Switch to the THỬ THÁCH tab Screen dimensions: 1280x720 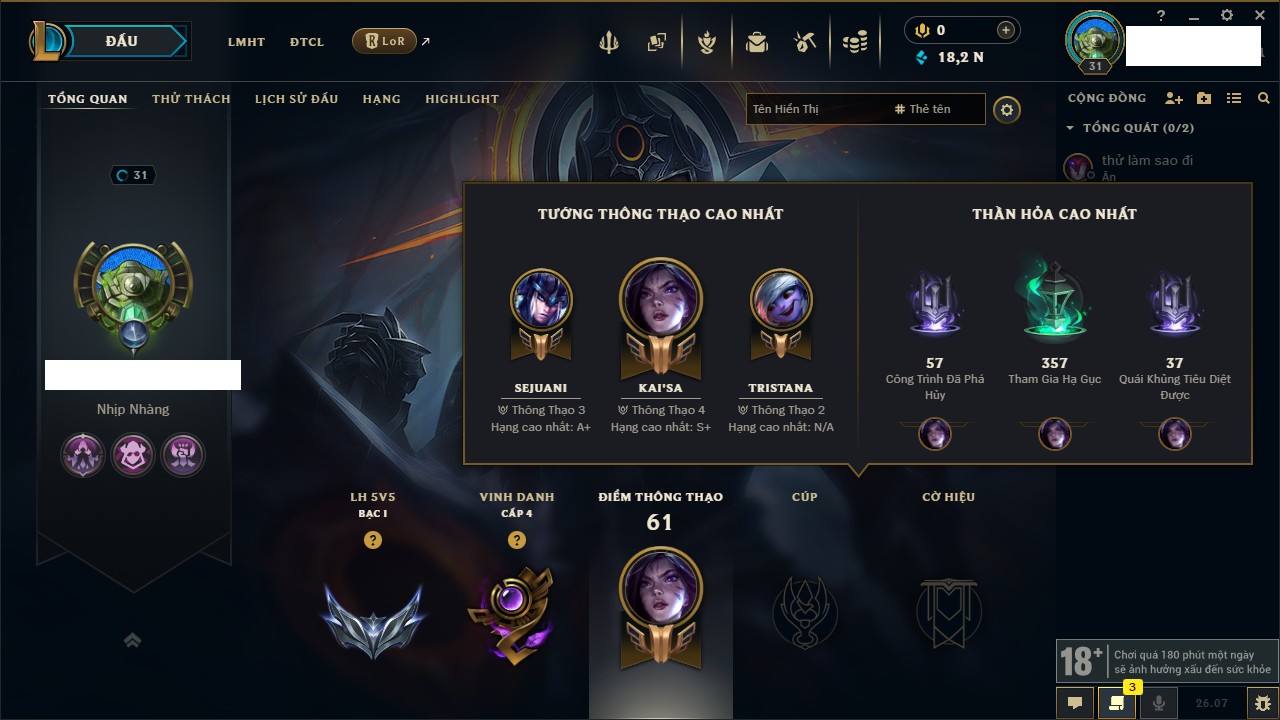pos(191,99)
